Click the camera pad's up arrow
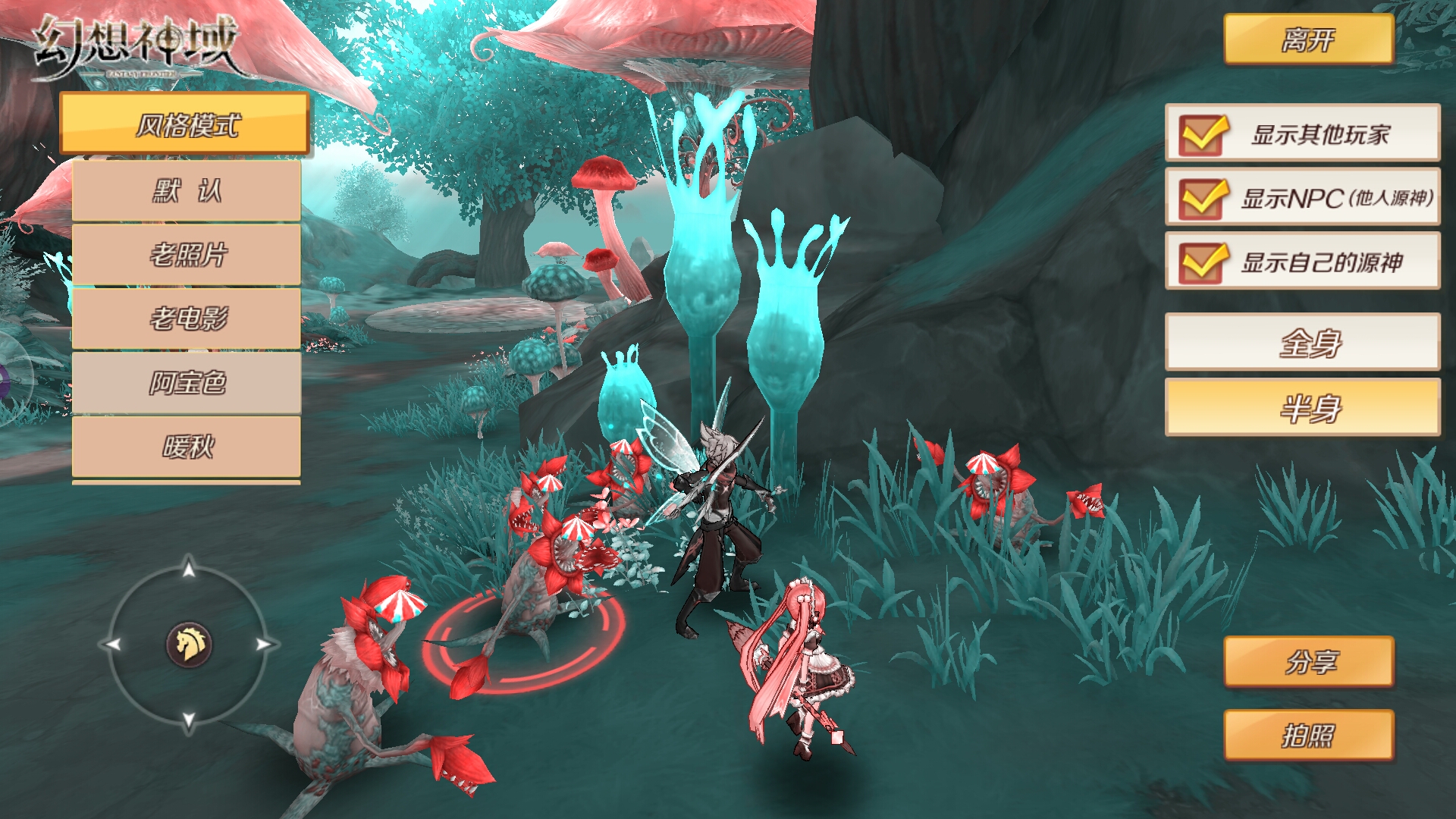The width and height of the screenshot is (1456, 819). (189, 567)
